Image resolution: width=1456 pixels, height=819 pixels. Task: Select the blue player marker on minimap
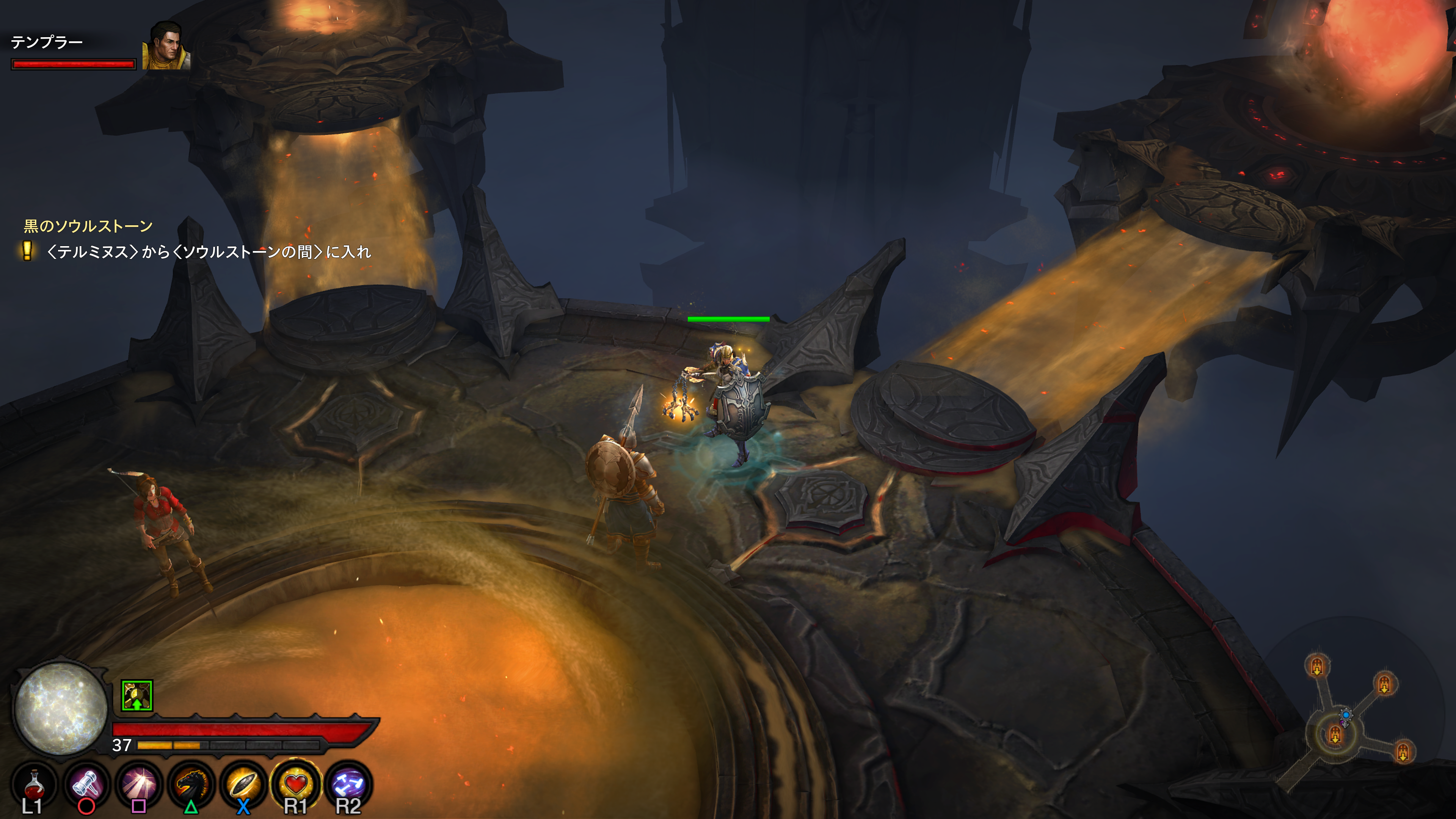coord(1346,715)
